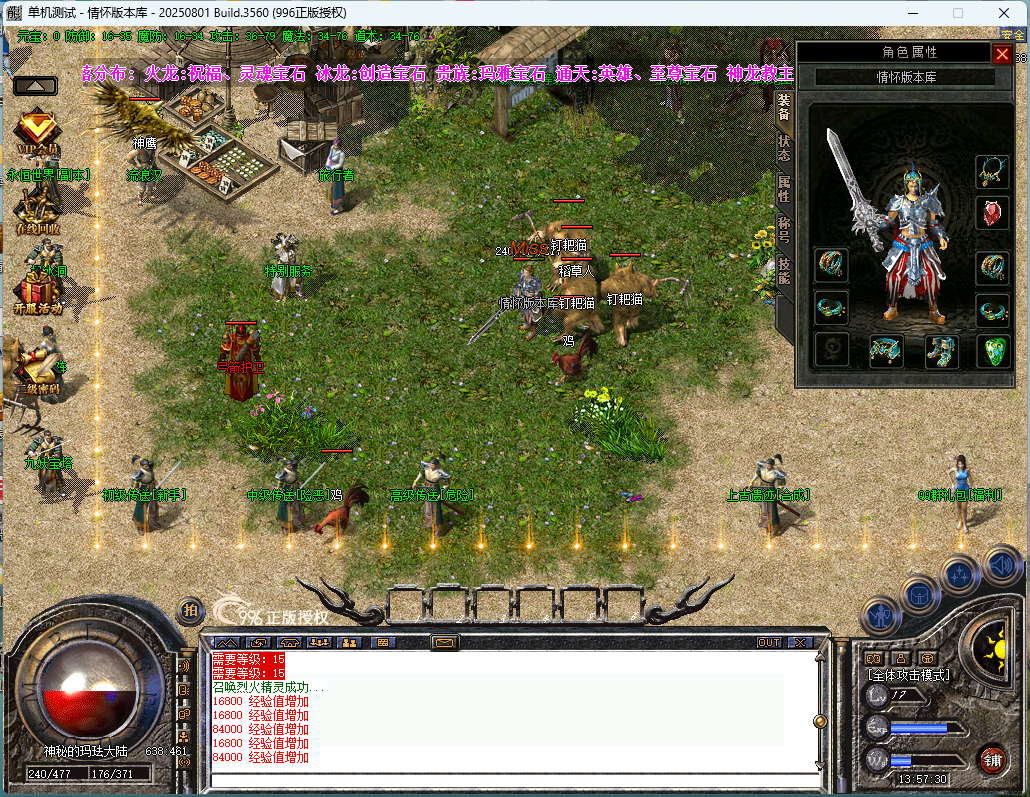Screen dimensions: 1030x797
Task: Close the 角色属性 character panel
Action: click(1001, 54)
